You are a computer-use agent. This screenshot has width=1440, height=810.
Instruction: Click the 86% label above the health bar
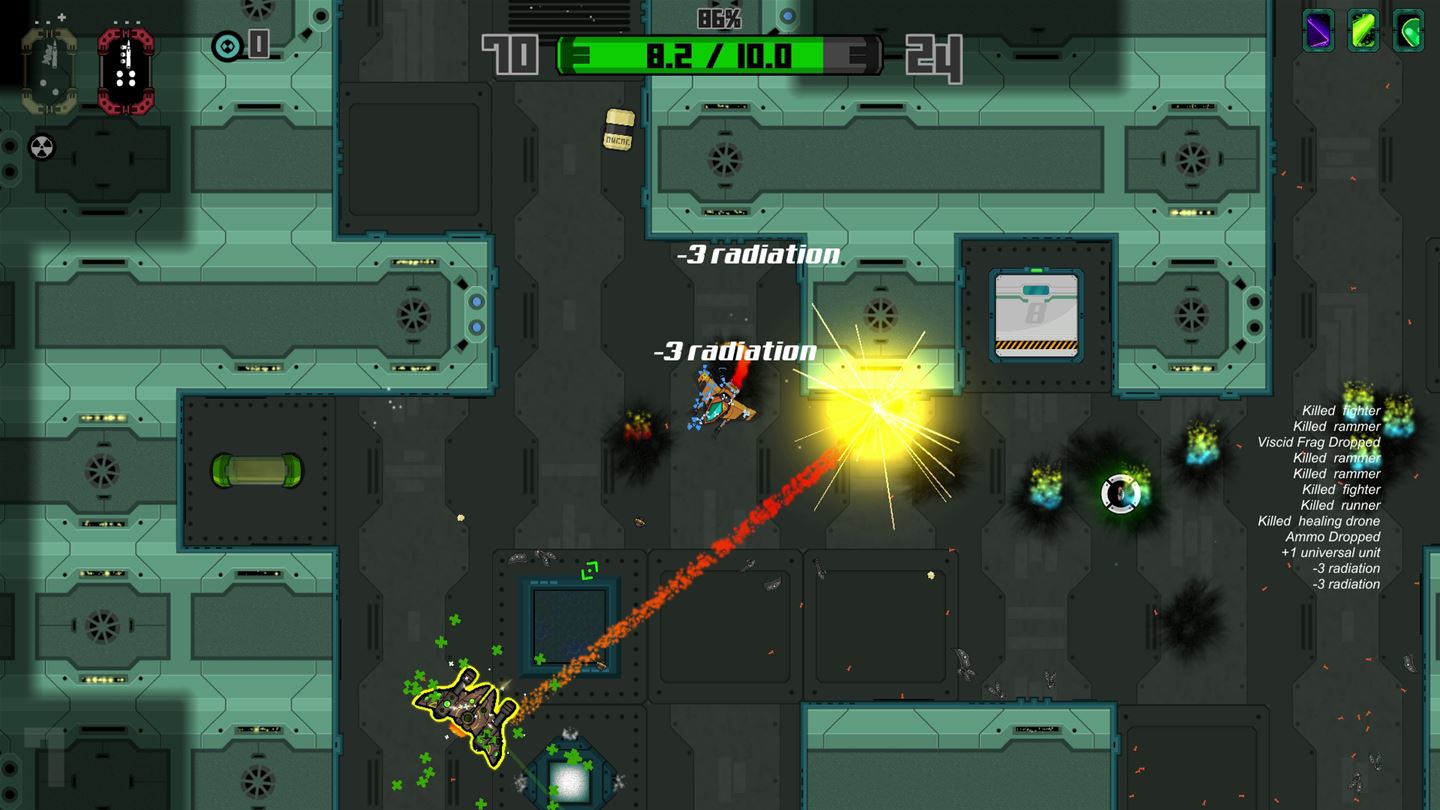(x=718, y=17)
